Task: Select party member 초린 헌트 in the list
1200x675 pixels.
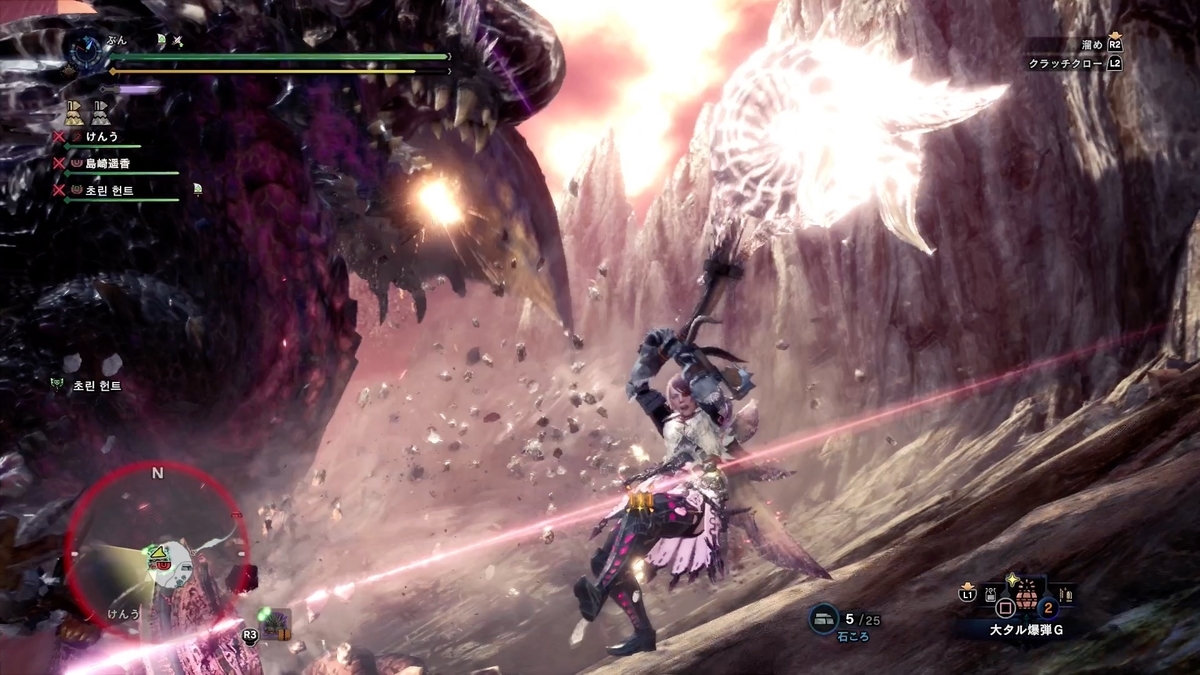Action: point(110,189)
